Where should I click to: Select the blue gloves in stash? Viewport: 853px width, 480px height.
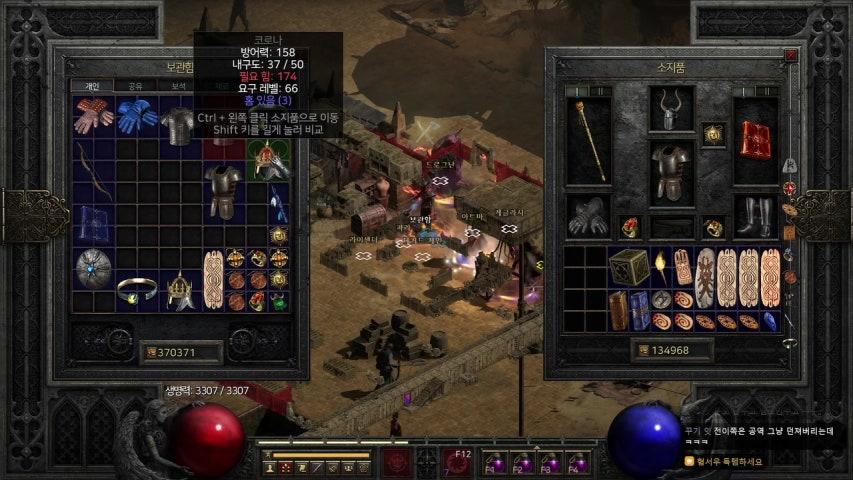[135, 116]
